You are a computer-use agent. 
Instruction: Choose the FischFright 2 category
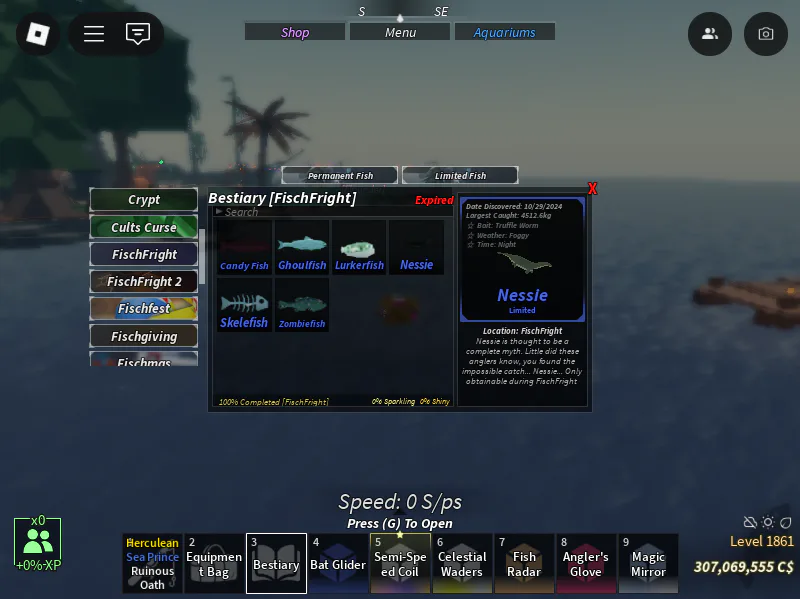point(144,282)
